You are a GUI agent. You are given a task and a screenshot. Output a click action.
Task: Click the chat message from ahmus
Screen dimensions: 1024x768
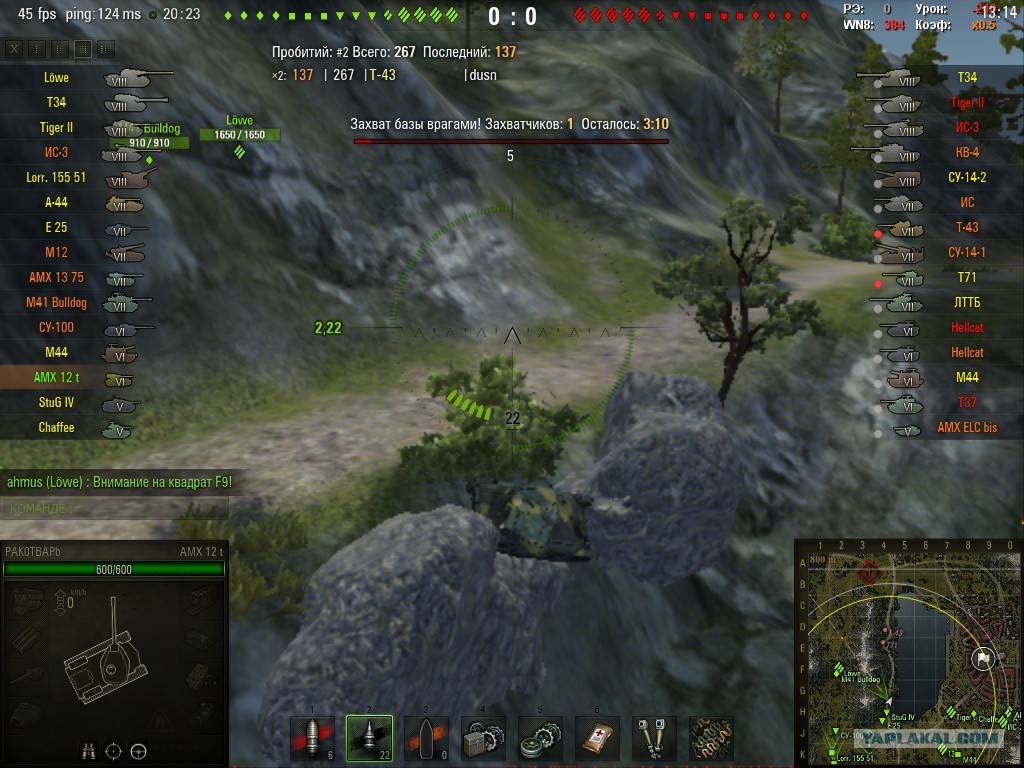[119, 482]
